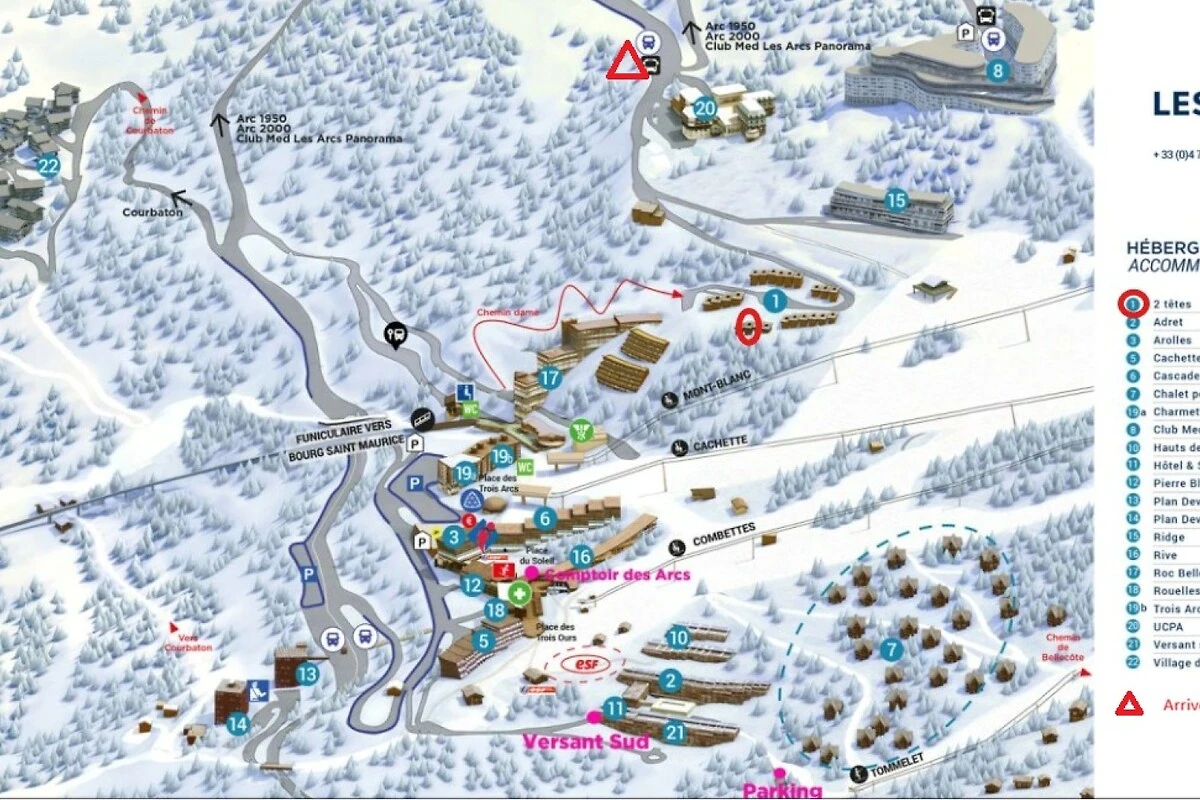
Task: Select the number 17 building marker
Action: coord(549,379)
